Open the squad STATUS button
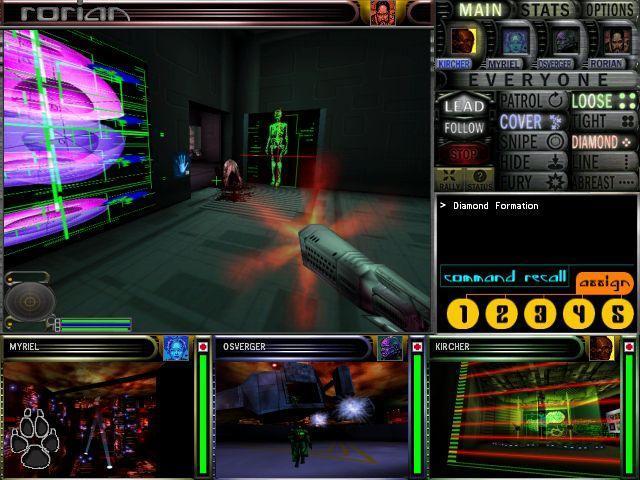640x480 pixels. pos(480,180)
